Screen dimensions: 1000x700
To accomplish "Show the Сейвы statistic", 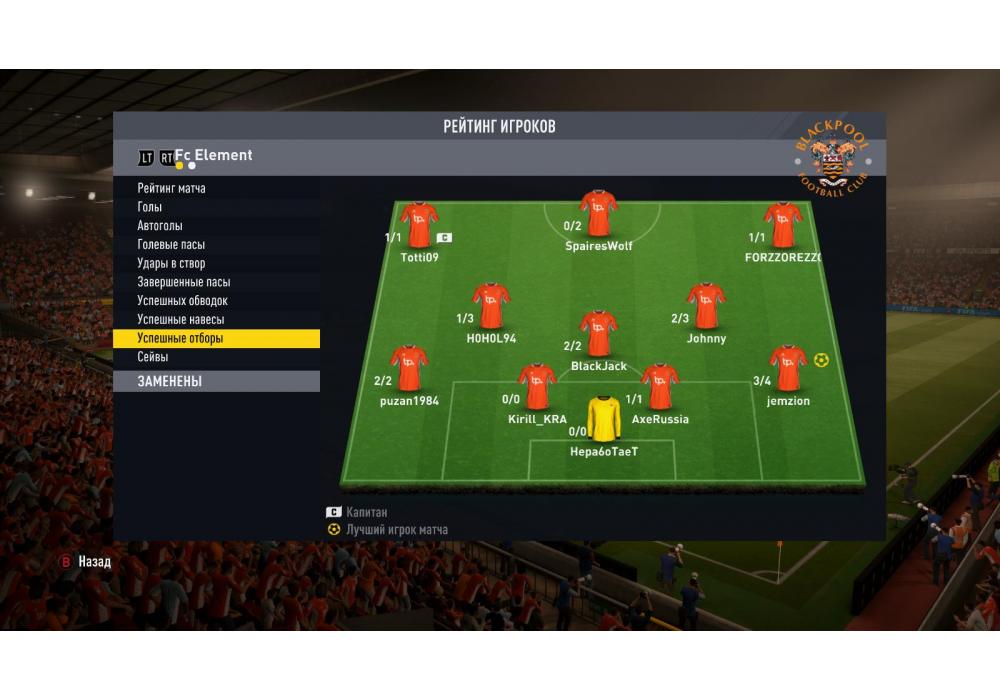I will click(153, 357).
